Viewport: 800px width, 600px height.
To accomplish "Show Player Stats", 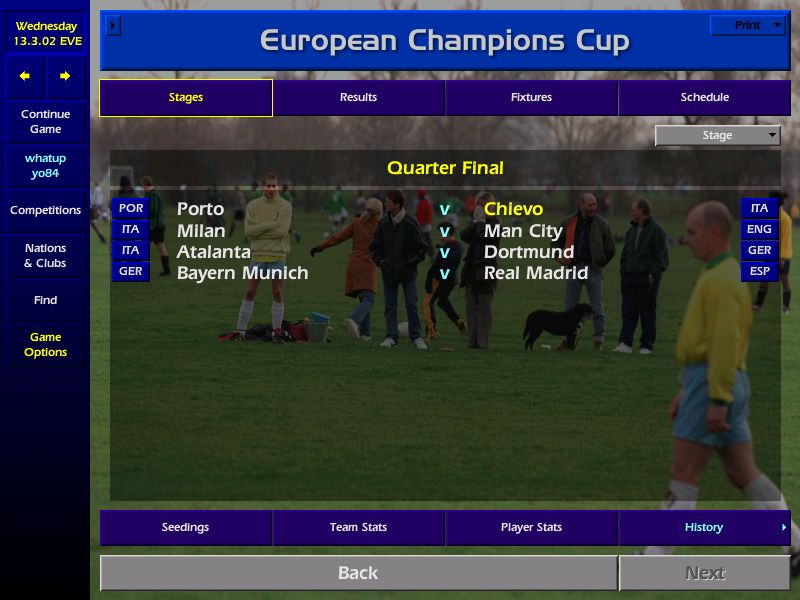I will [531, 527].
